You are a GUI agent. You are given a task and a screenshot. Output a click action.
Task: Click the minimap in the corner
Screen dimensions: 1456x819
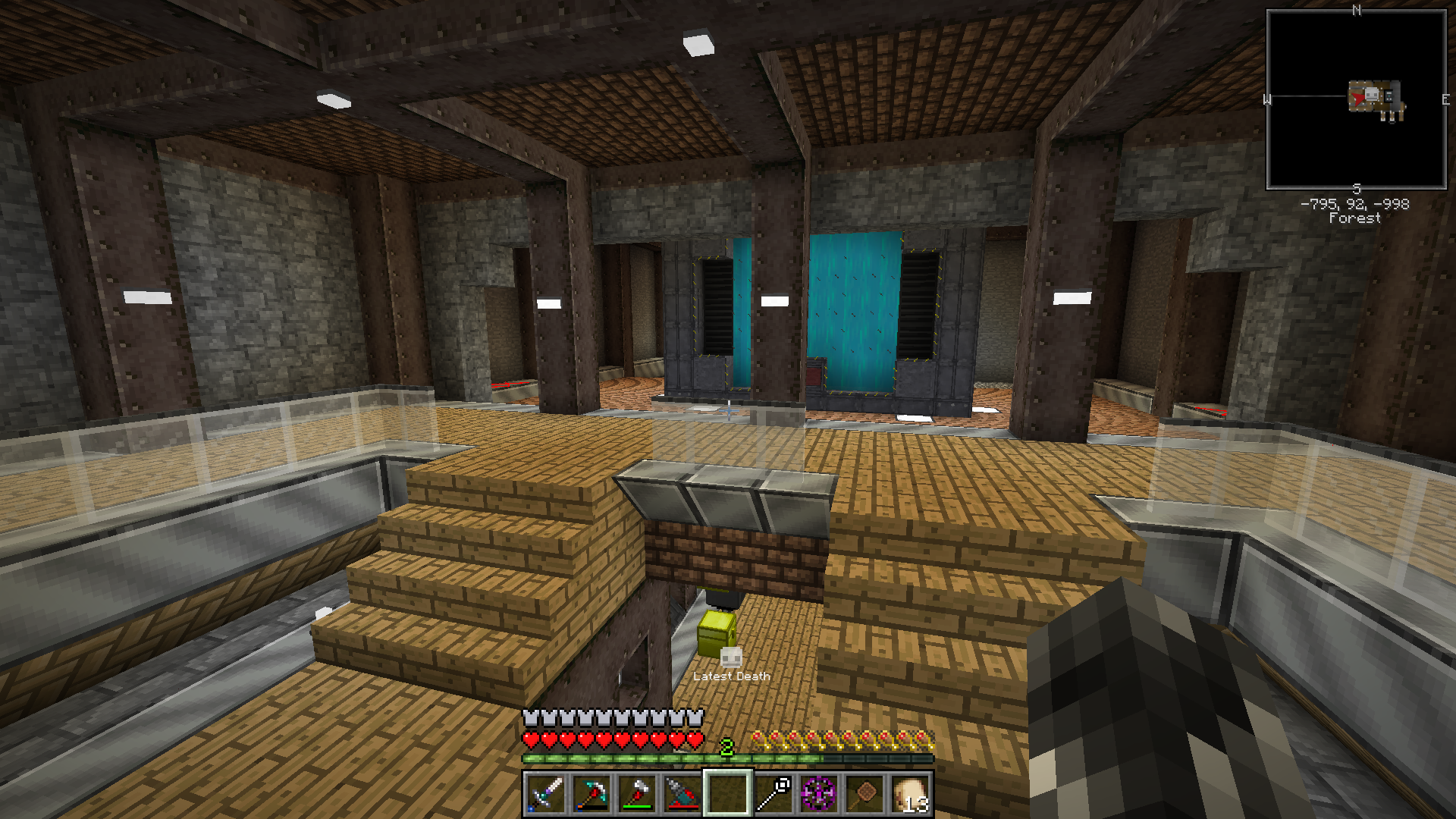[x=1356, y=99]
